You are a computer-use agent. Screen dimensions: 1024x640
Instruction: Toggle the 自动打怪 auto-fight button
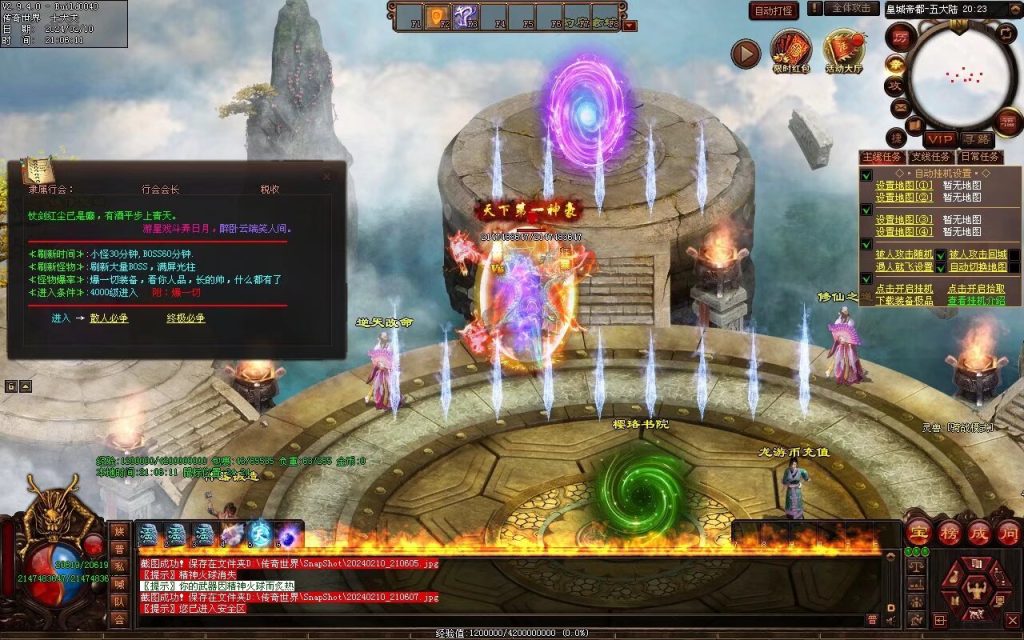pyautogui.click(x=774, y=11)
